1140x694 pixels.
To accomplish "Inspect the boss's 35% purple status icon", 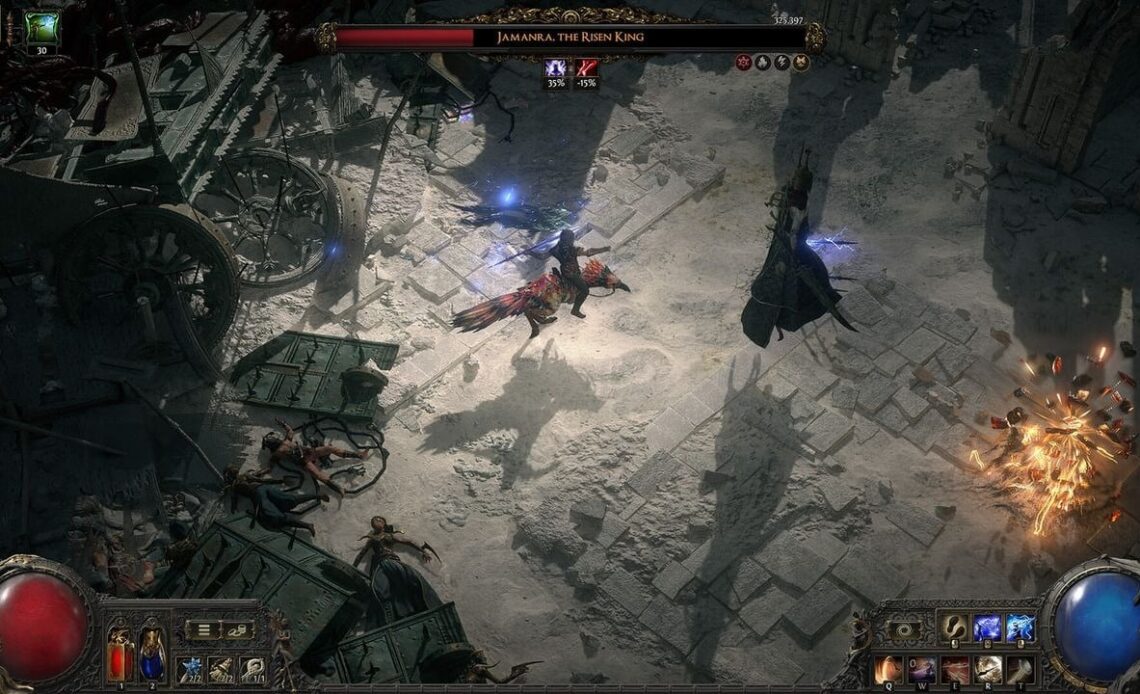I will point(555,67).
